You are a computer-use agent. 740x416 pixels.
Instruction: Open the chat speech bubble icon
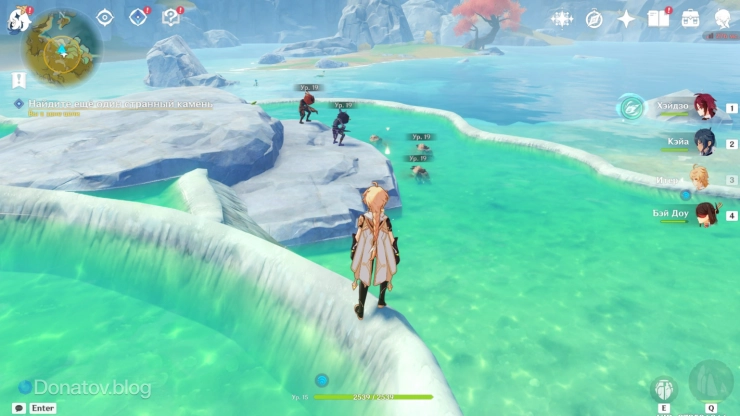point(19,408)
